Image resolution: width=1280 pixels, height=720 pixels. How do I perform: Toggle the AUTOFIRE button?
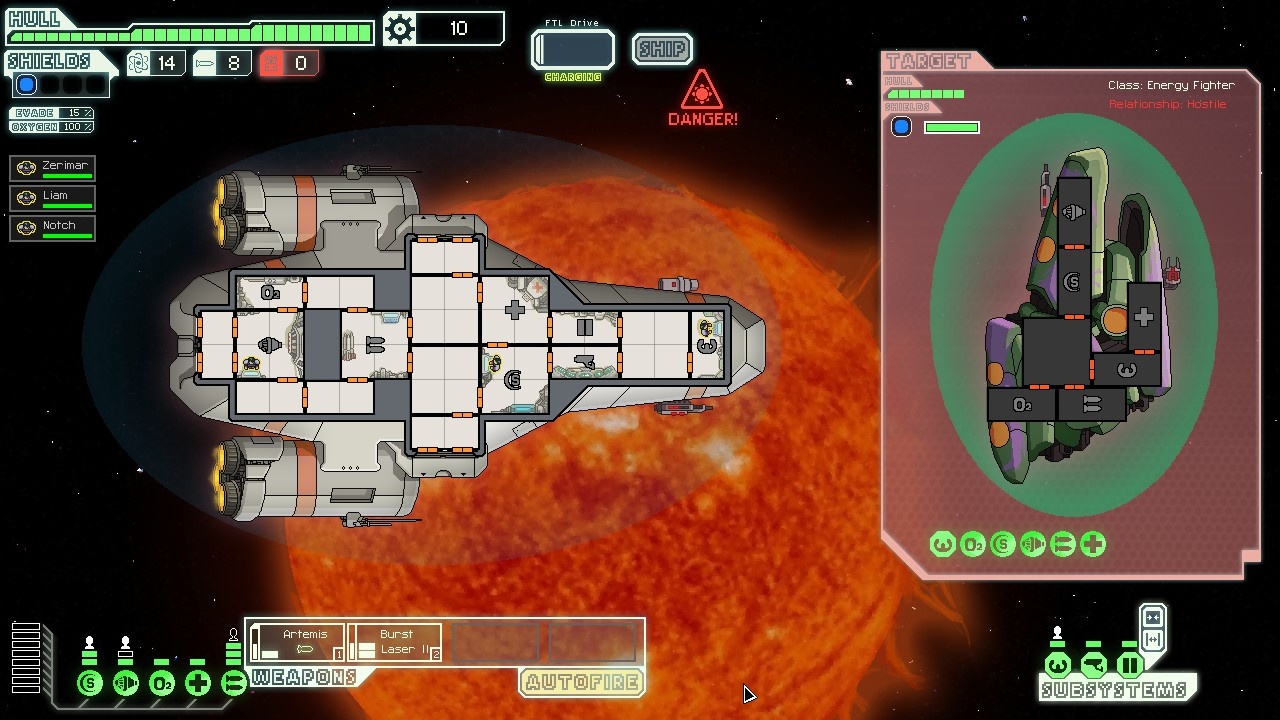pyautogui.click(x=581, y=683)
